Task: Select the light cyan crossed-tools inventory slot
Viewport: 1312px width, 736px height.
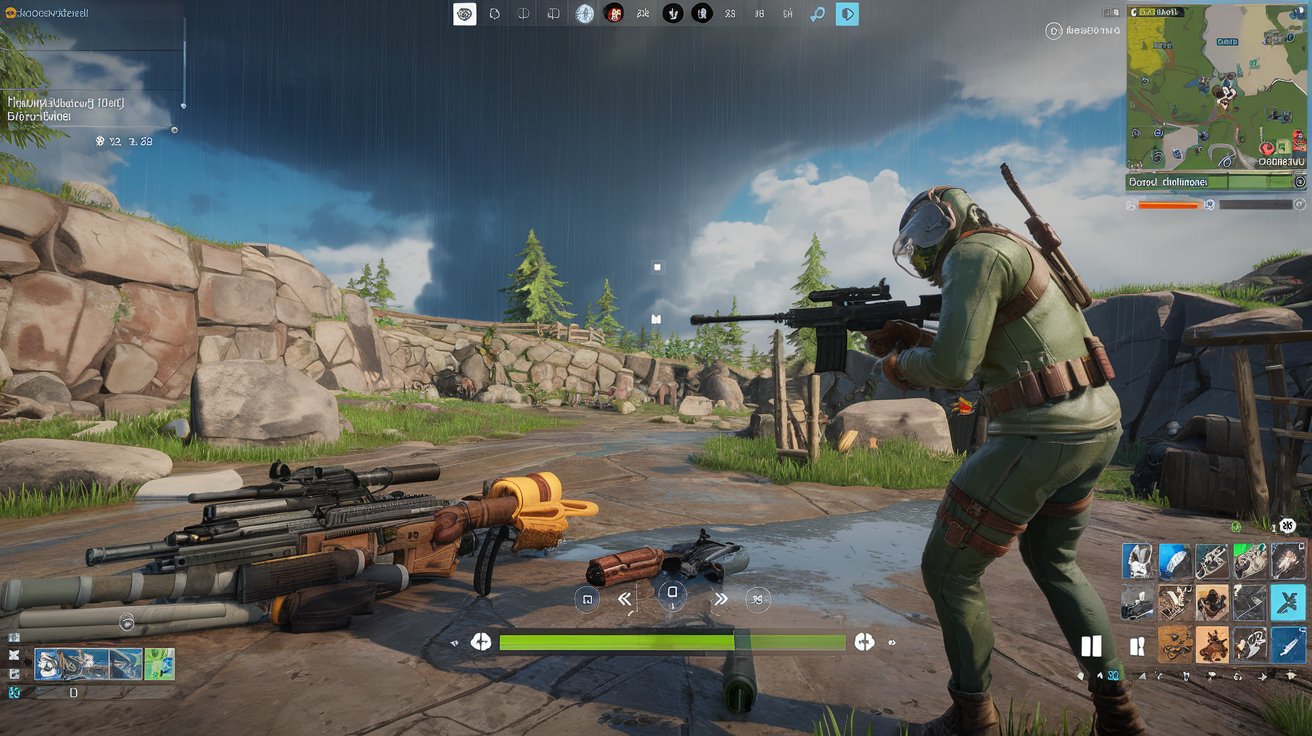Action: tap(1288, 603)
